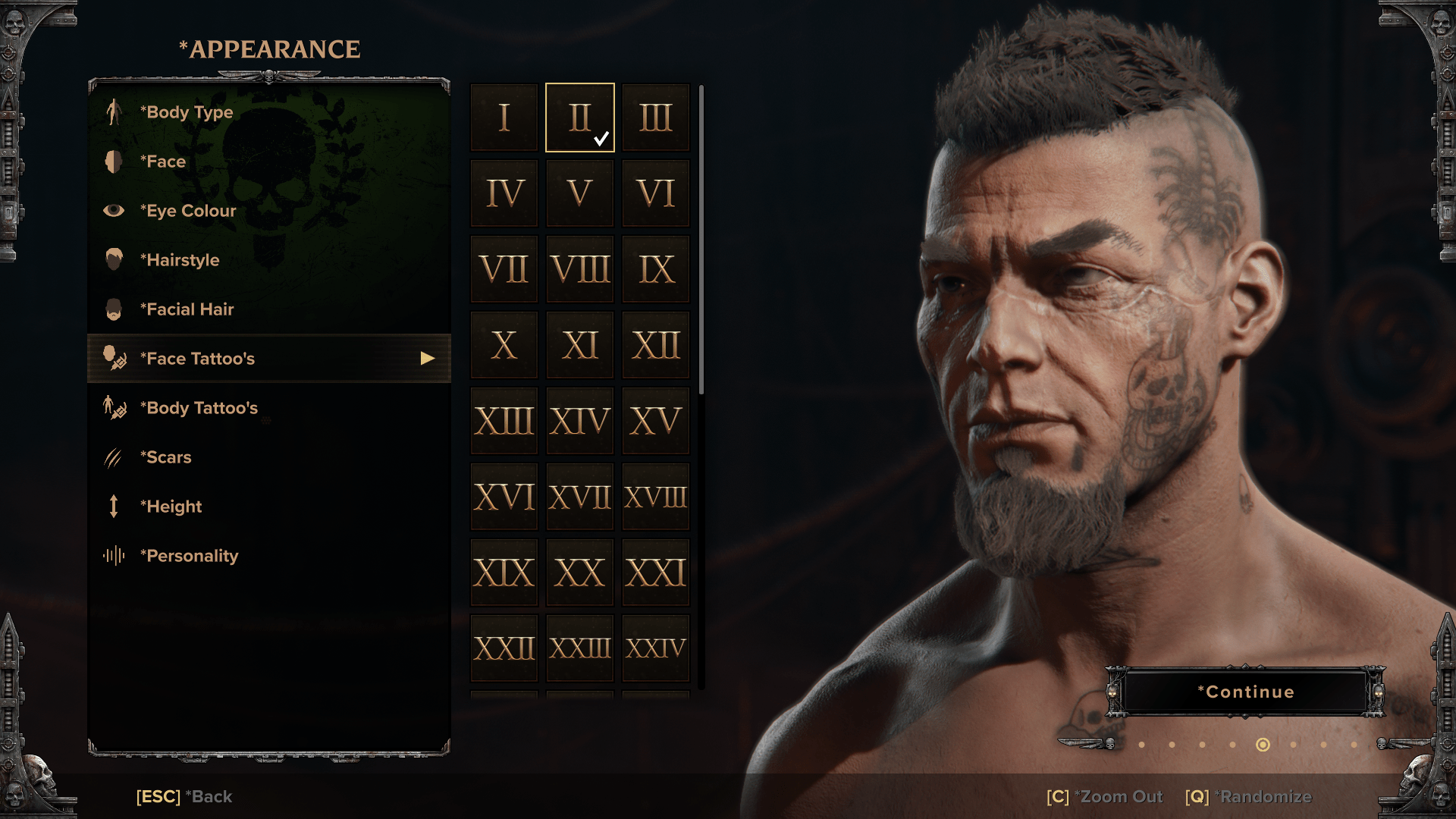Go back using the Back label
Screen dimensions: 1456x819
tap(184, 797)
